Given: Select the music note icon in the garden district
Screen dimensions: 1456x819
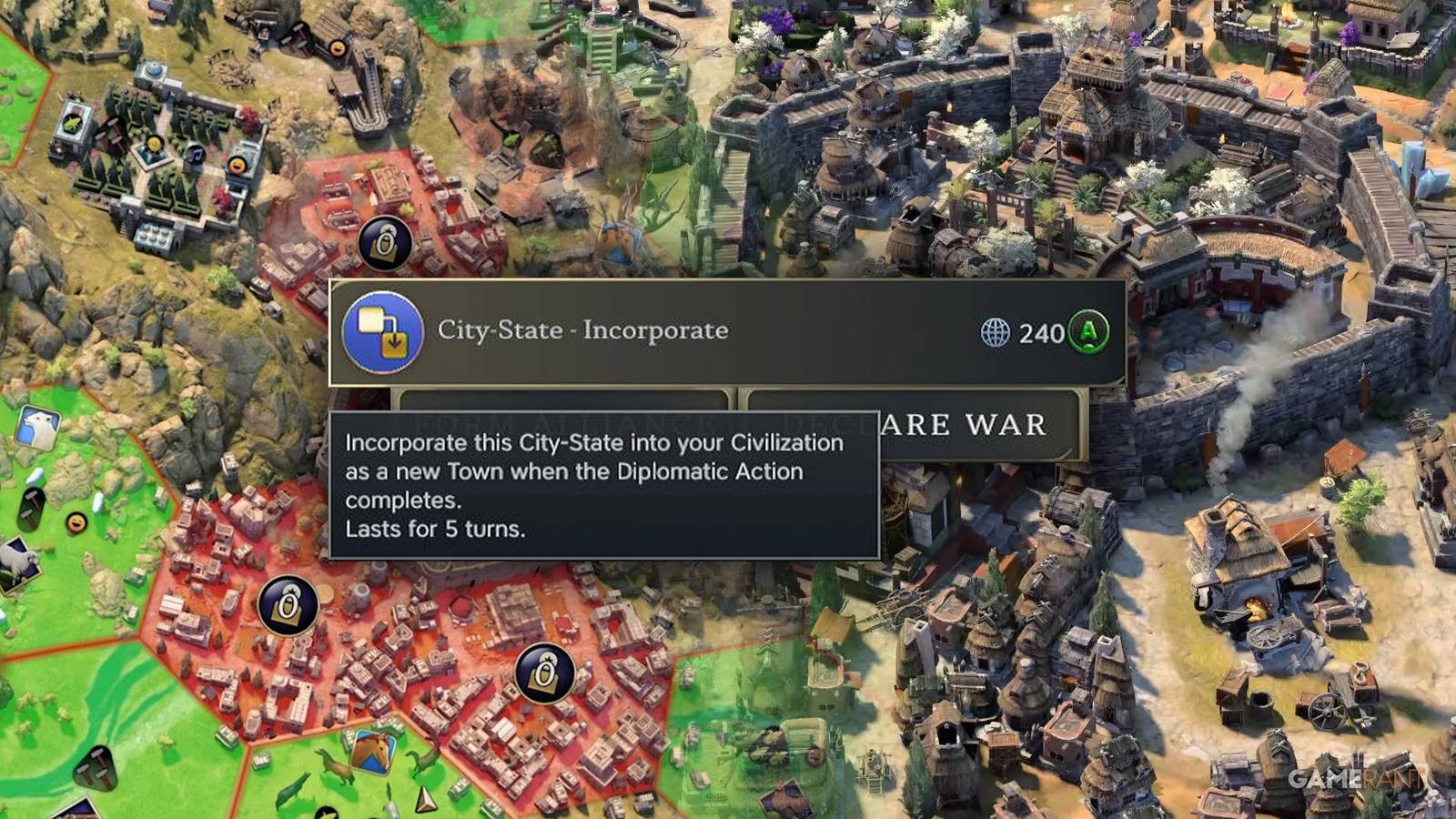Looking at the screenshot, I should click(x=196, y=156).
